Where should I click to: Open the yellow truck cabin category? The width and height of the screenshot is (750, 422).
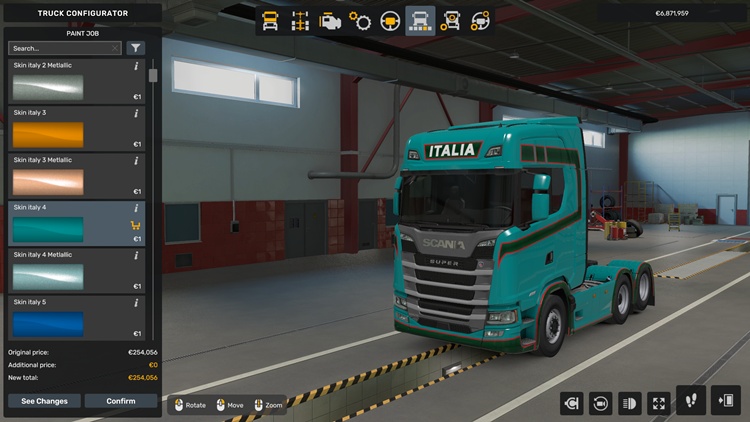(270, 21)
